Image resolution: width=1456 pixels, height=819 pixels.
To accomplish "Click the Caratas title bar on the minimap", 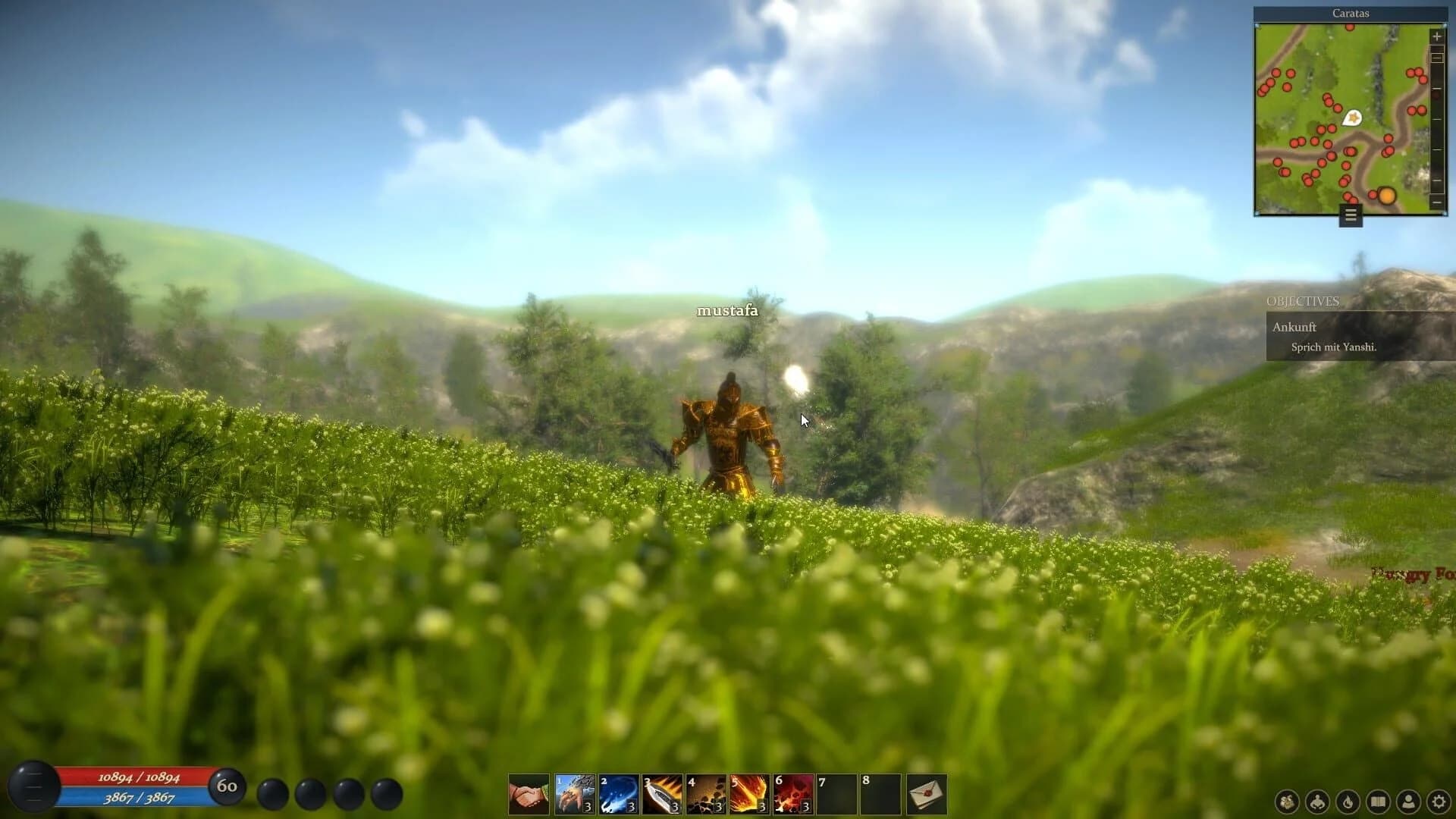I will [x=1351, y=13].
